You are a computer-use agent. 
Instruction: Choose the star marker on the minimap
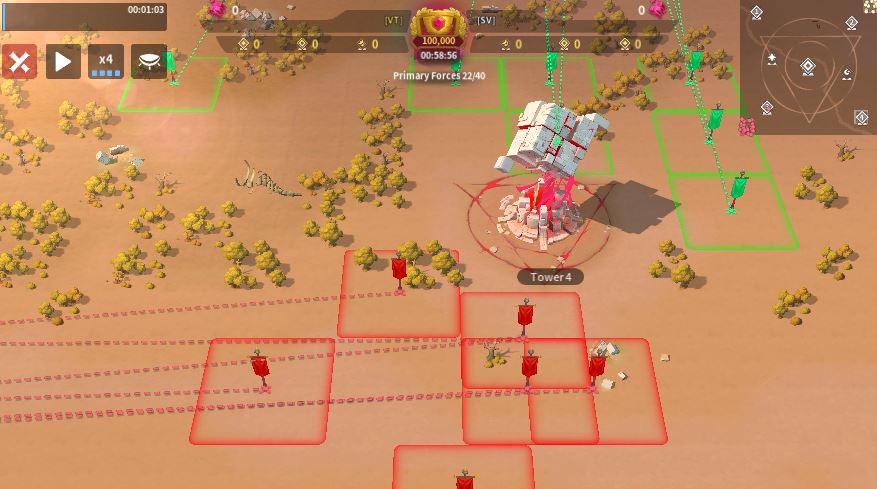773,59
